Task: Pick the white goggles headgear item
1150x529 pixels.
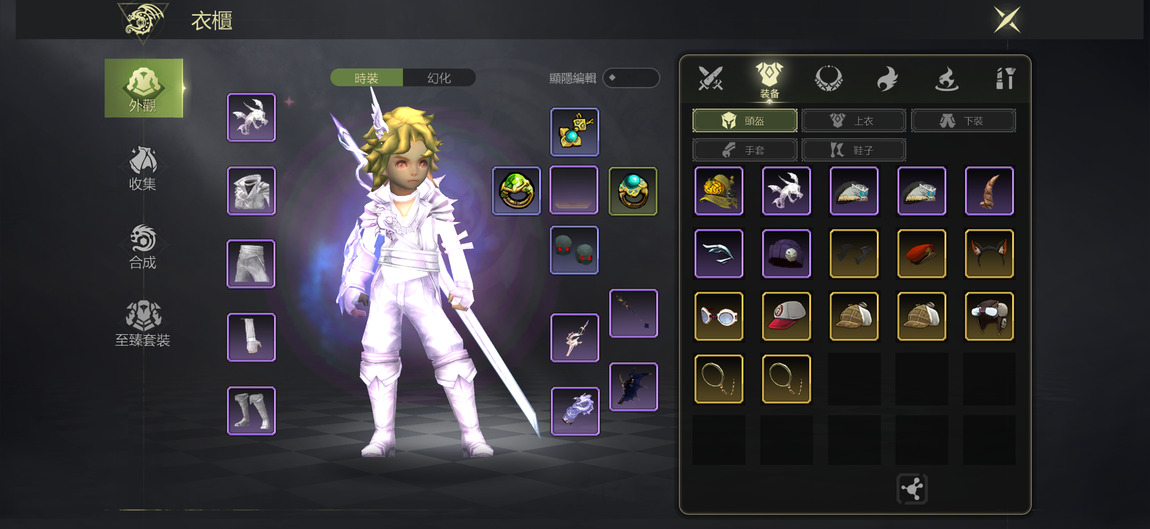Action: (719, 317)
